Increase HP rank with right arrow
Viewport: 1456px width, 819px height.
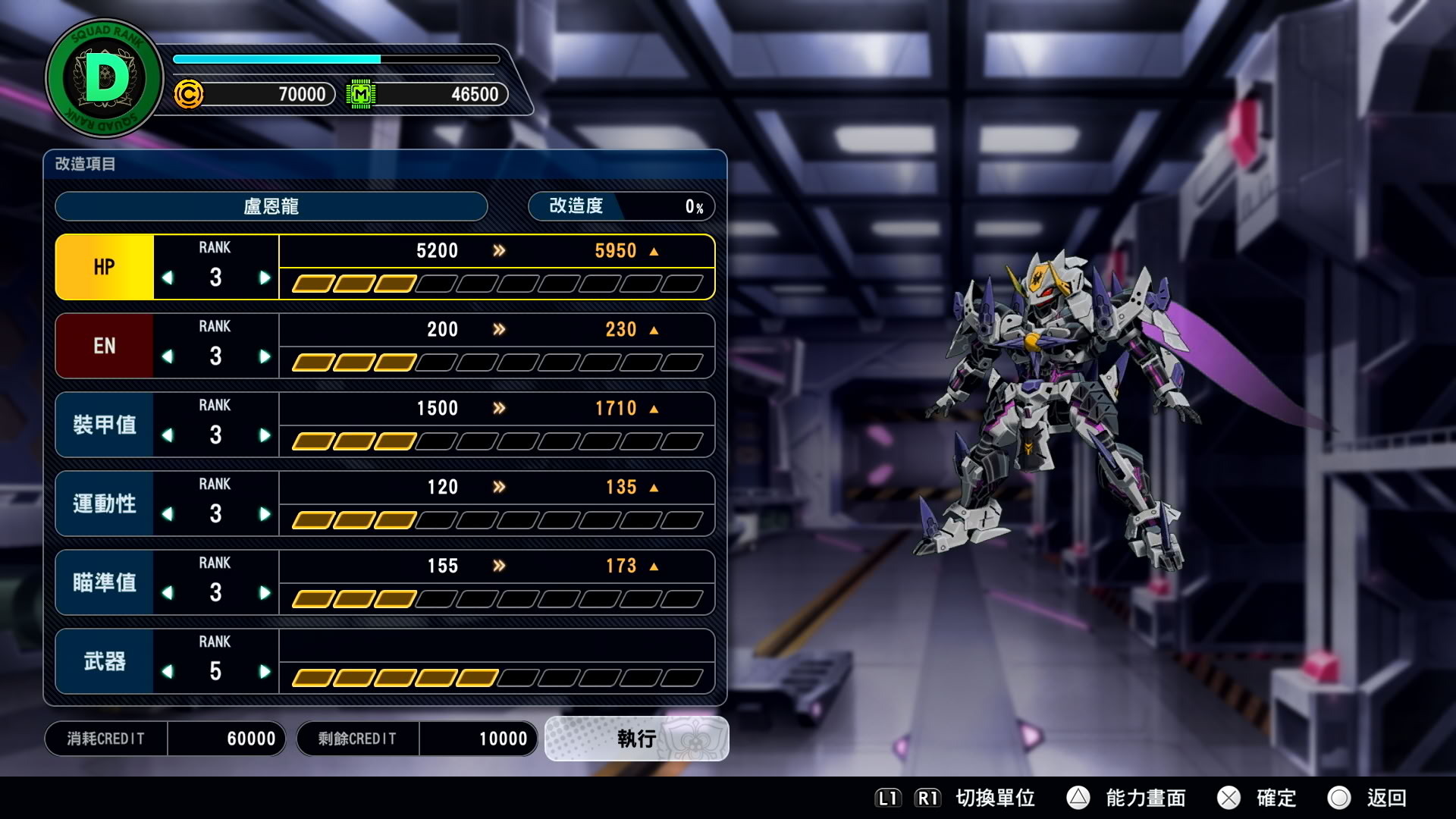264,278
